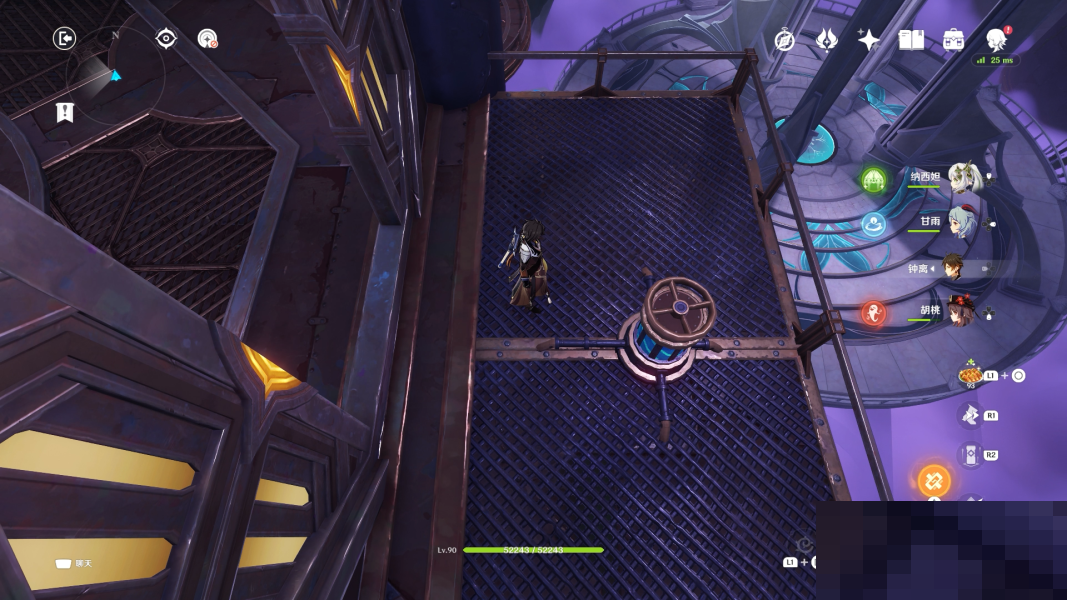
Task: Toggle the eye-shaped view icon
Action: click(166, 38)
